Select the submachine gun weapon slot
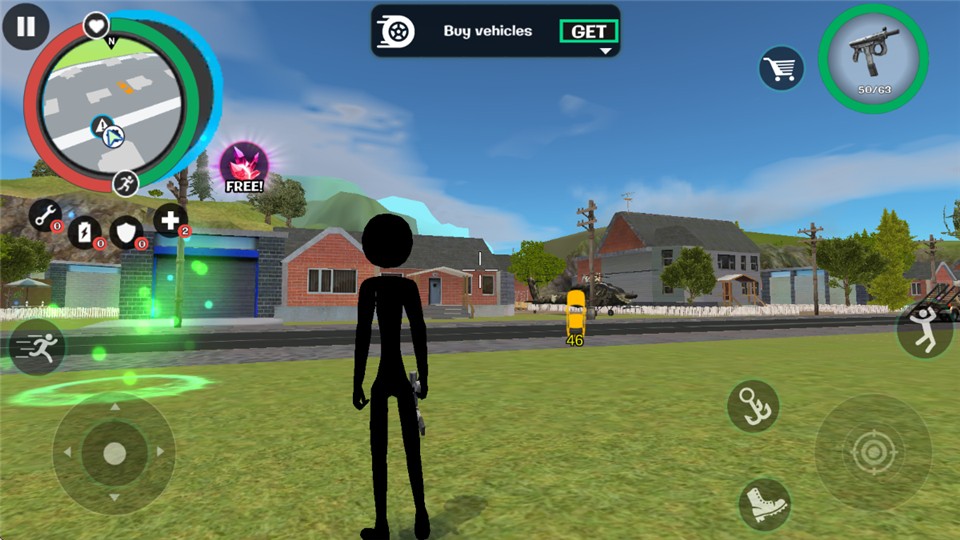Screen dimensions: 960x540 [873, 58]
